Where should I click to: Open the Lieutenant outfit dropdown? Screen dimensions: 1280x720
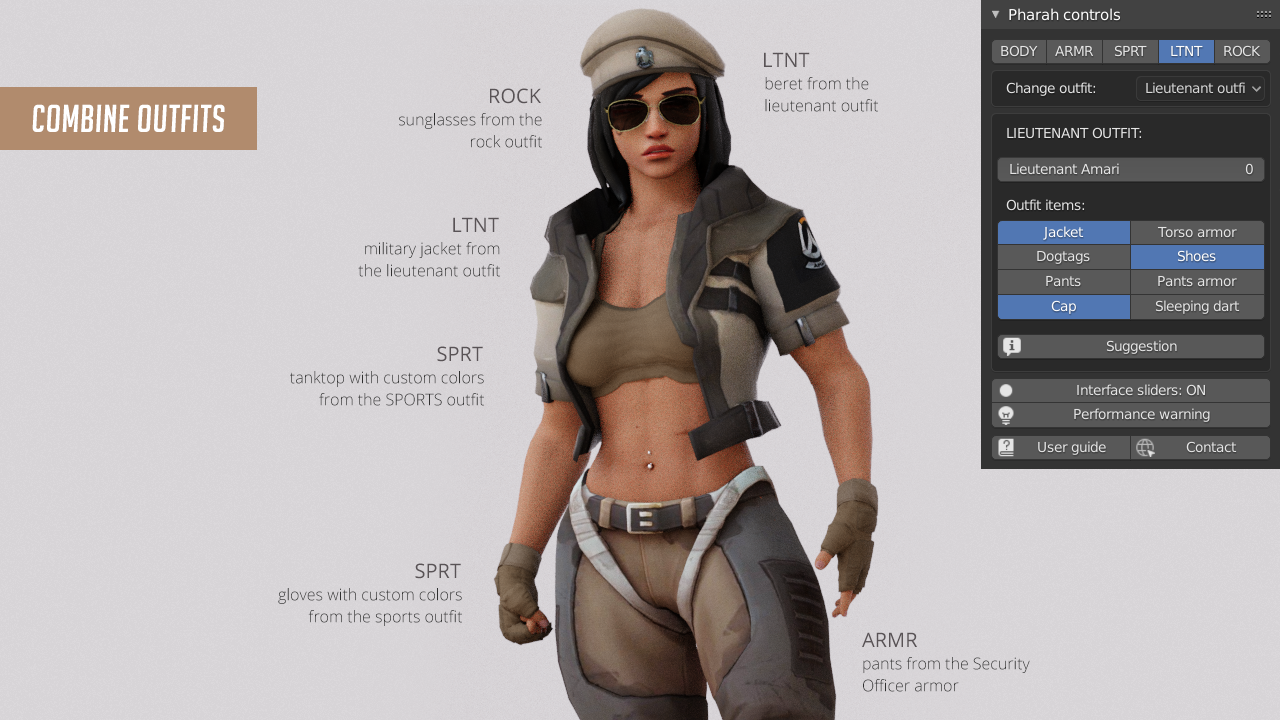(x=1201, y=88)
